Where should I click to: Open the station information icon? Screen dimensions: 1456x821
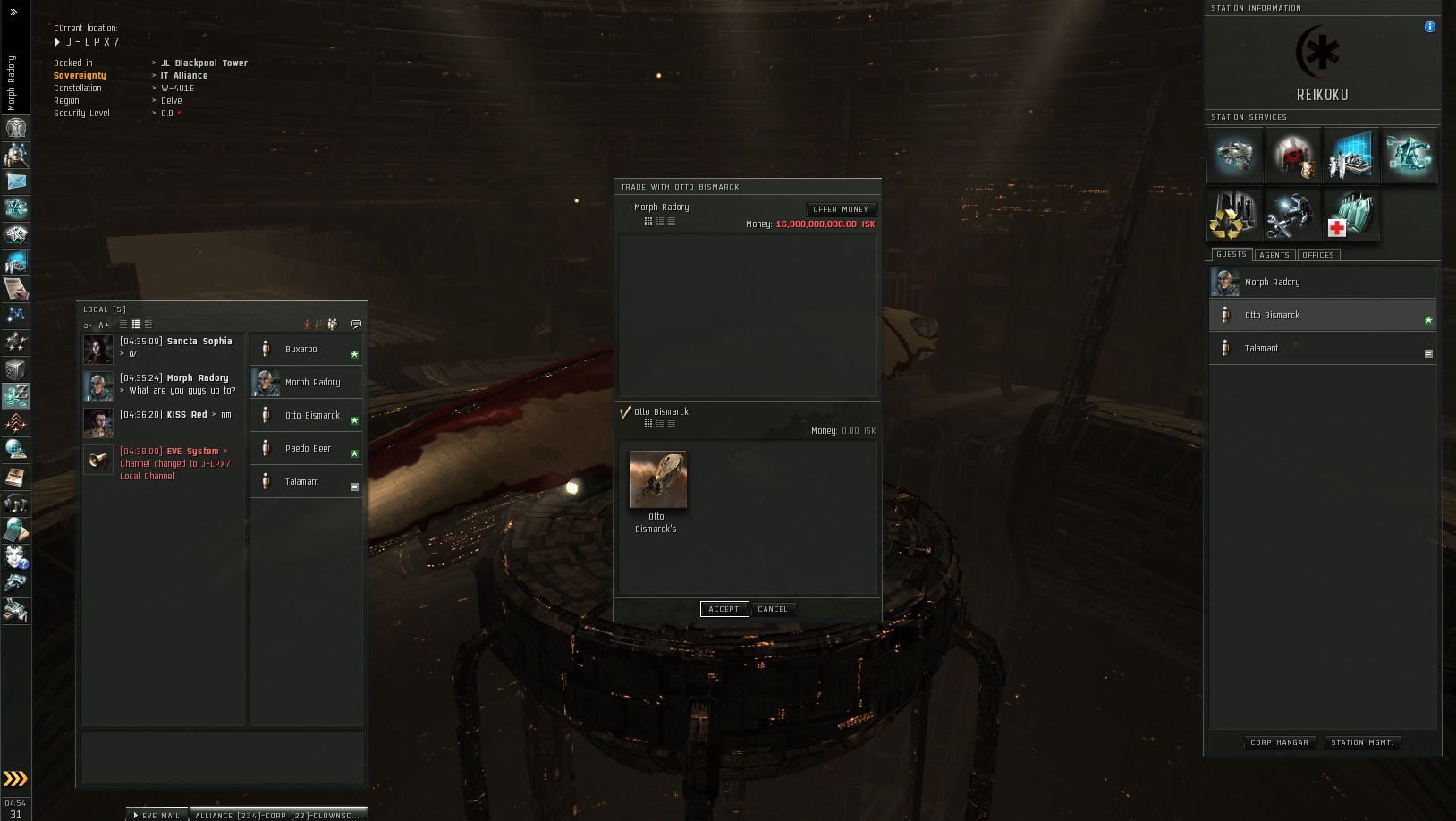[1430, 27]
